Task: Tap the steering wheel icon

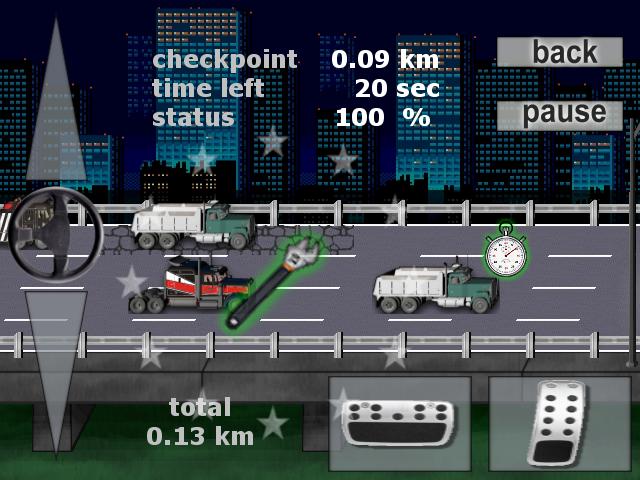Action: [56, 235]
